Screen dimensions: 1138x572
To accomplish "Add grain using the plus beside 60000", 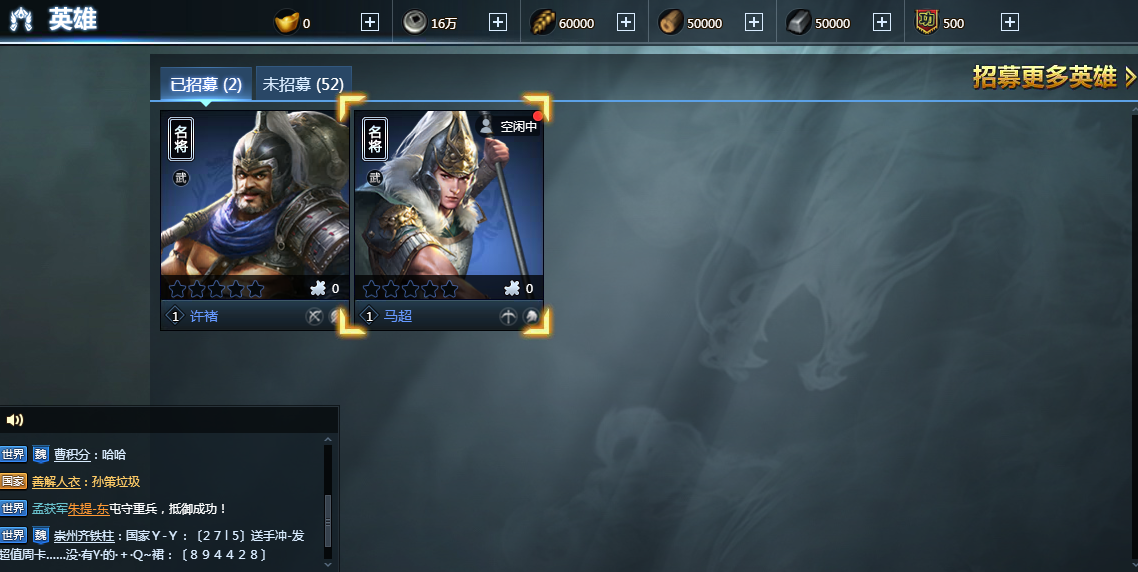I will 626,22.
